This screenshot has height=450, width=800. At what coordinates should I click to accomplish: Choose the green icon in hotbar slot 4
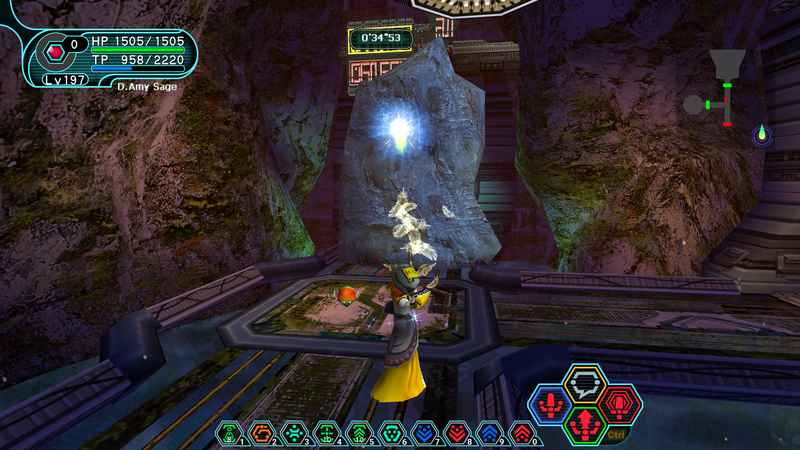point(326,433)
